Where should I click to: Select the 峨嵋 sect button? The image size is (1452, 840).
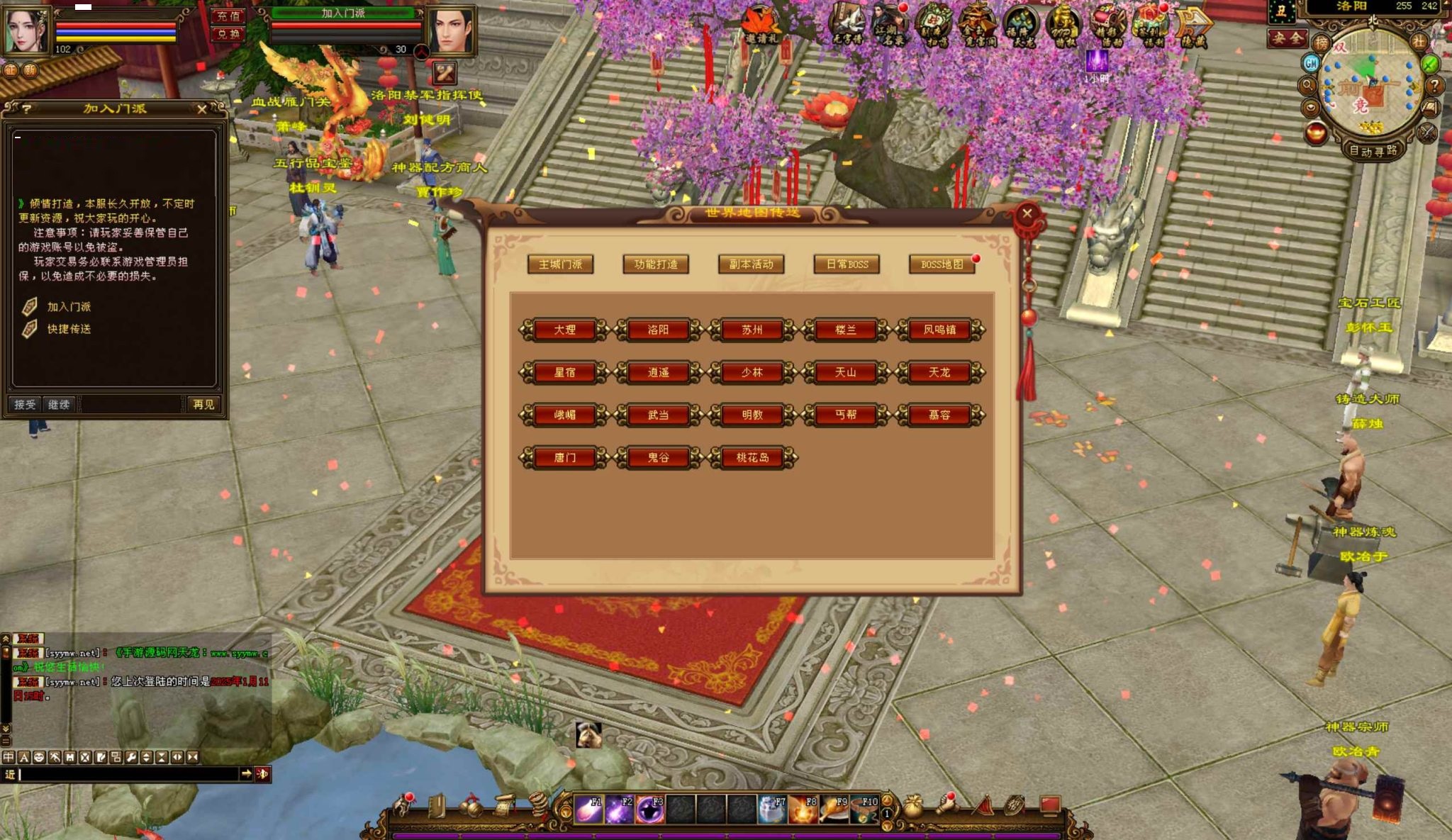pyautogui.click(x=564, y=415)
